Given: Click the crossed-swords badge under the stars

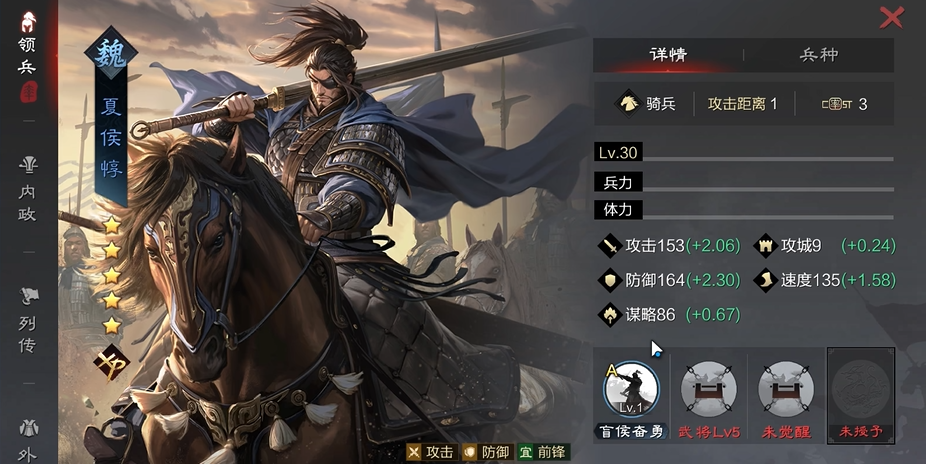Looking at the screenshot, I should (111, 360).
